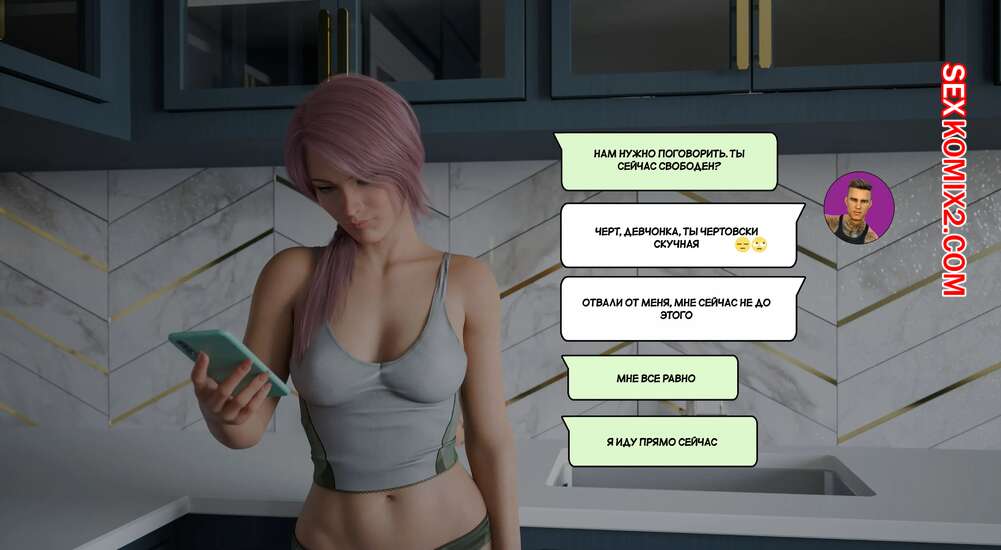The image size is (1001, 550).
Task: Click the "Нам нужно поговорить" message bubble
Action: click(668, 161)
